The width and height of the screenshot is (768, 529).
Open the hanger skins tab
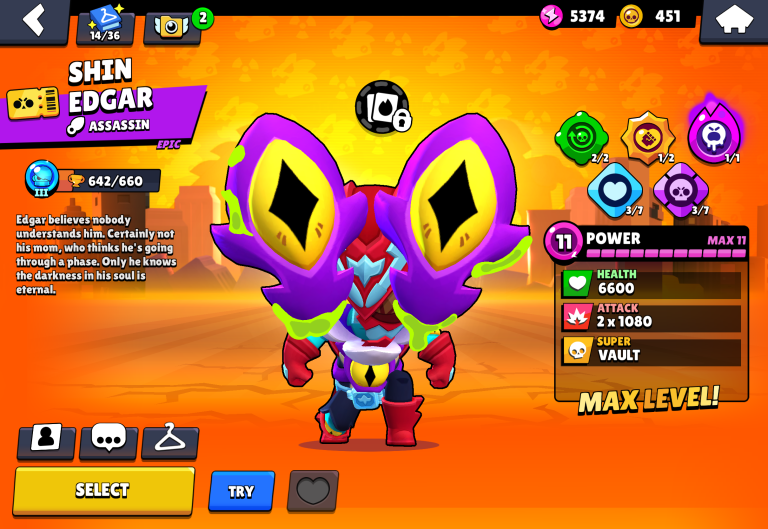point(170,439)
